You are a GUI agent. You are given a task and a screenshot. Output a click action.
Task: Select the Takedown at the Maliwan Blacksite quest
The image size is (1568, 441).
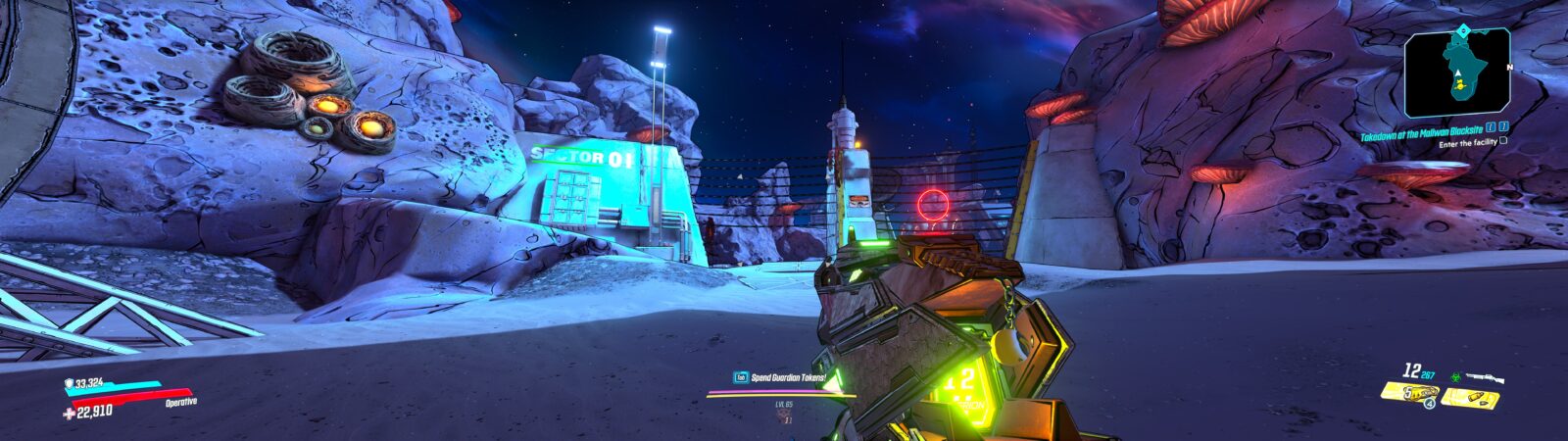click(1421, 126)
